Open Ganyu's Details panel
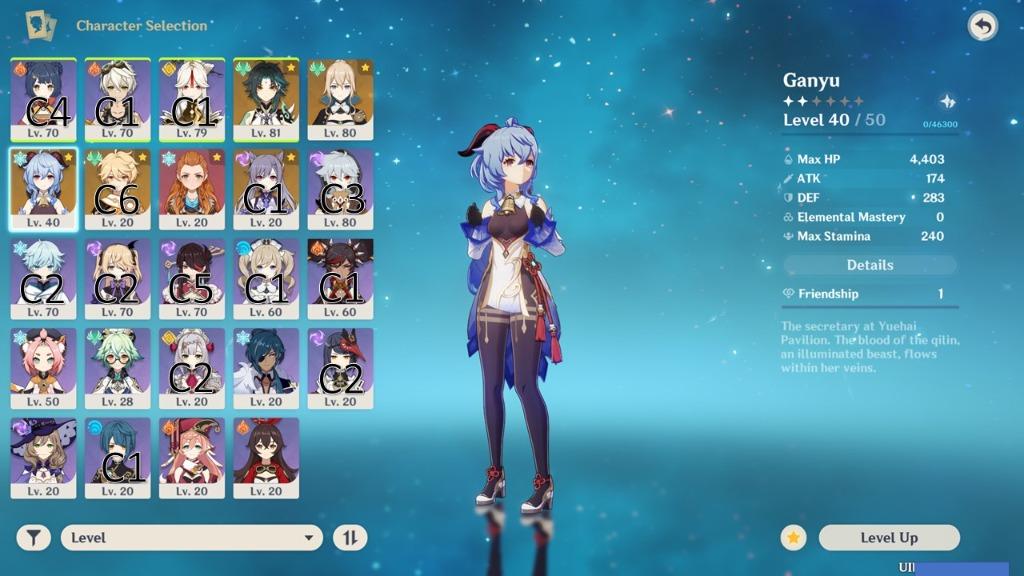 pyautogui.click(x=869, y=265)
